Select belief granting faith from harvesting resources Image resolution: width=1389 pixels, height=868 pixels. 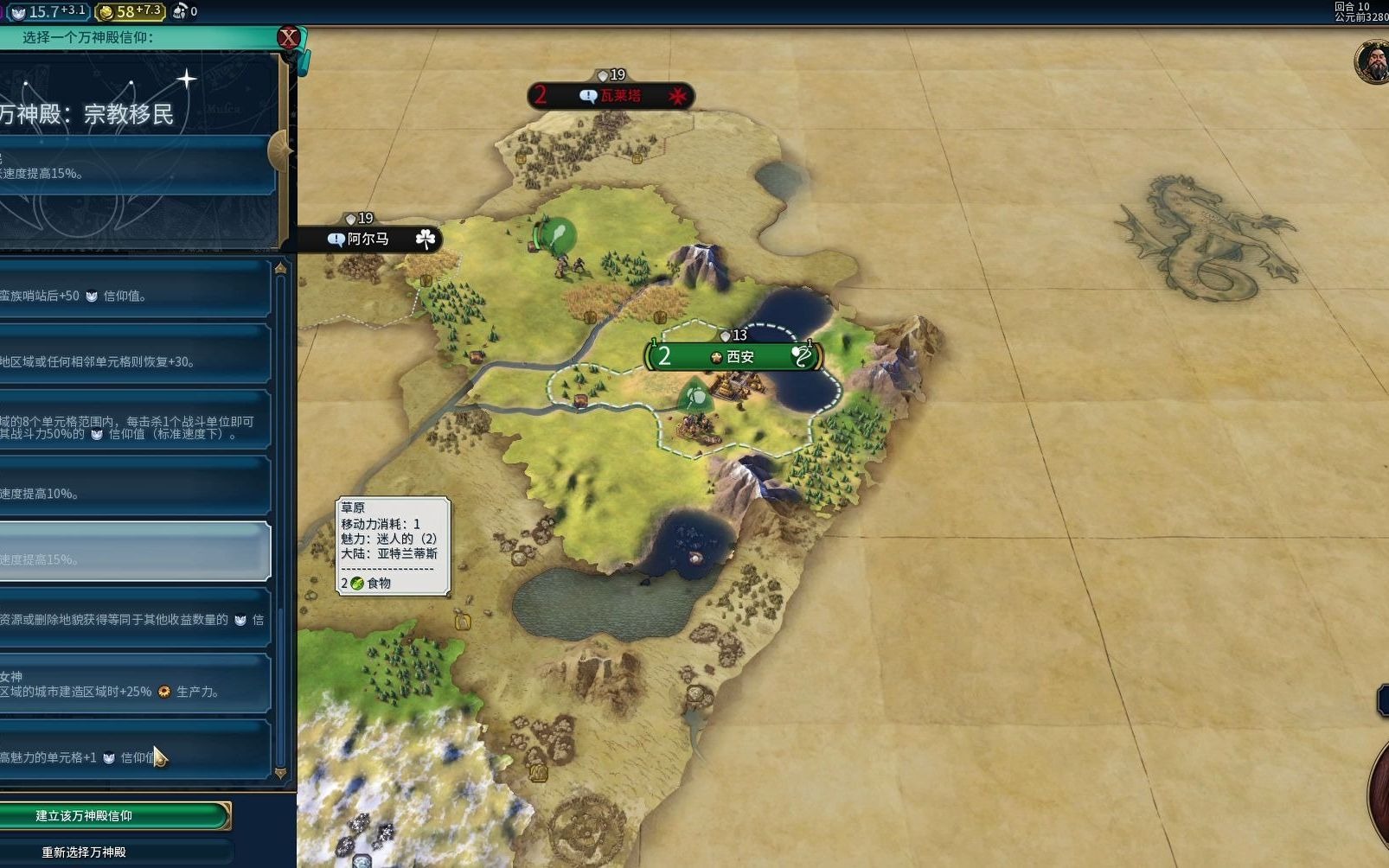[x=134, y=619]
